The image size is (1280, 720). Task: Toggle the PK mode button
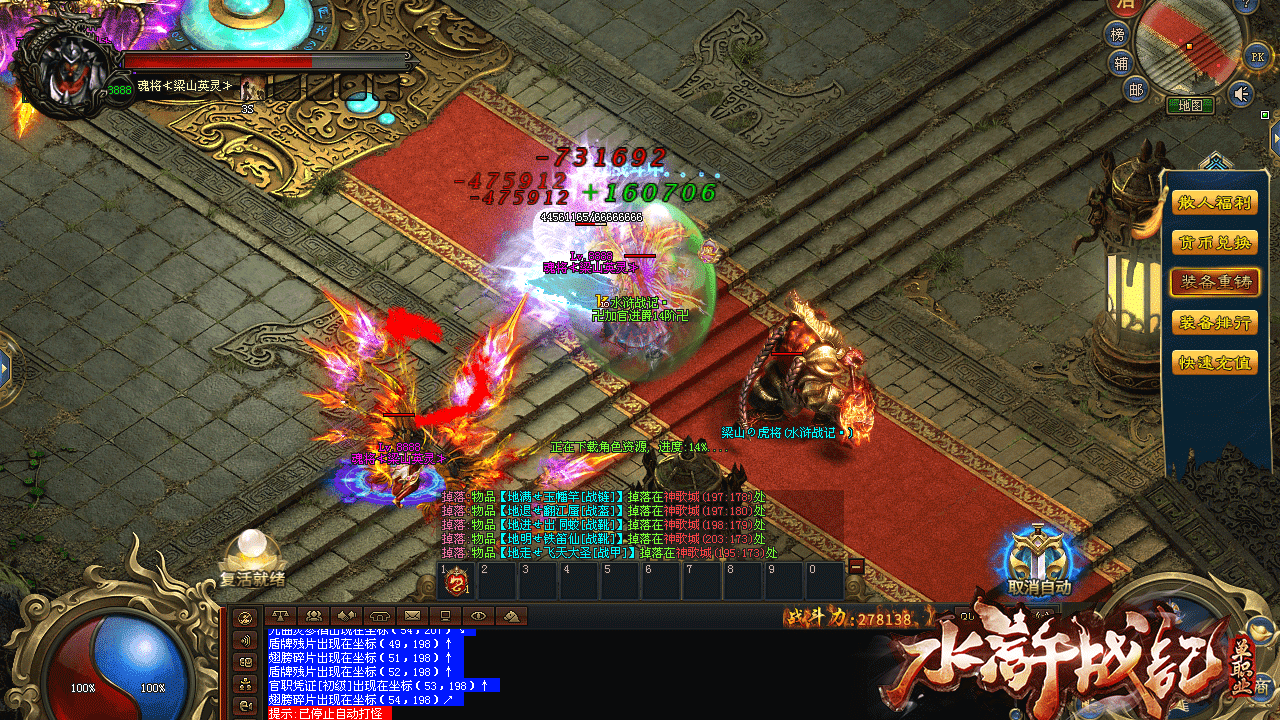tap(1256, 56)
